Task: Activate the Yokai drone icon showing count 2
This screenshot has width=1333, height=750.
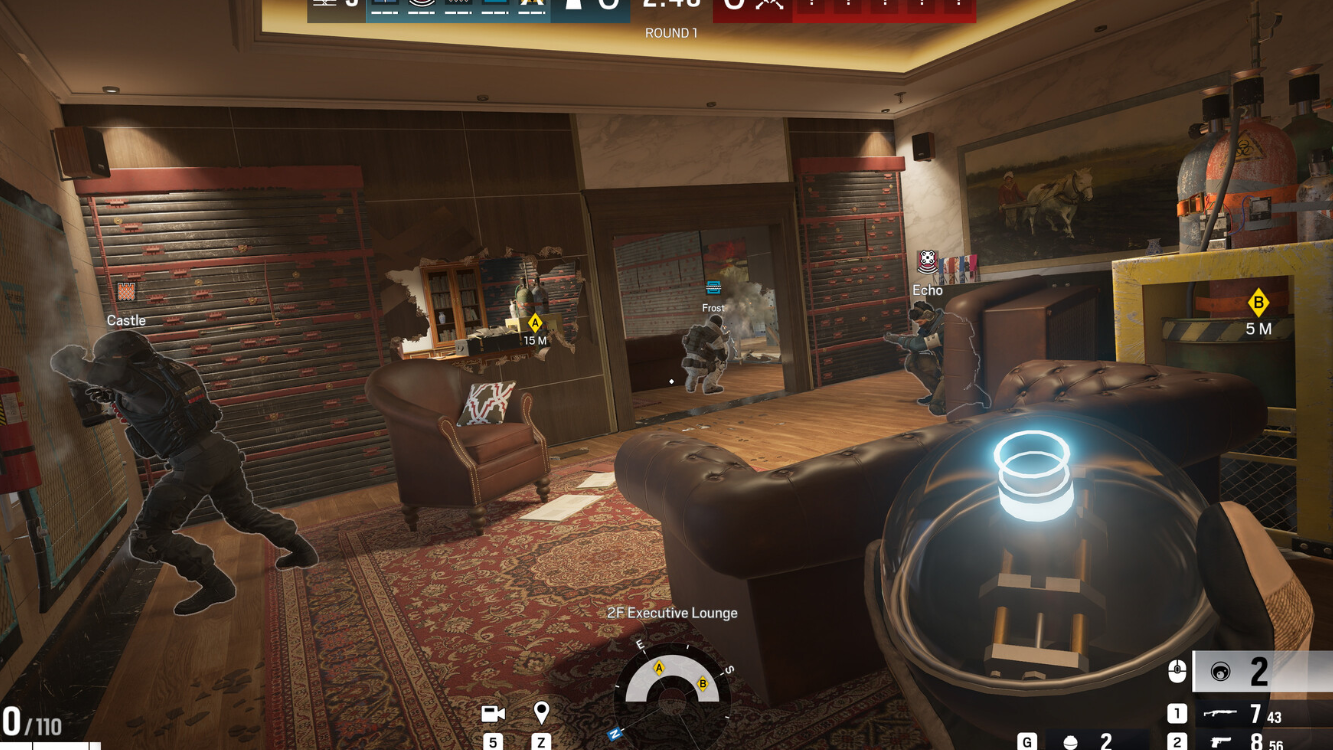Action: click(x=1220, y=672)
